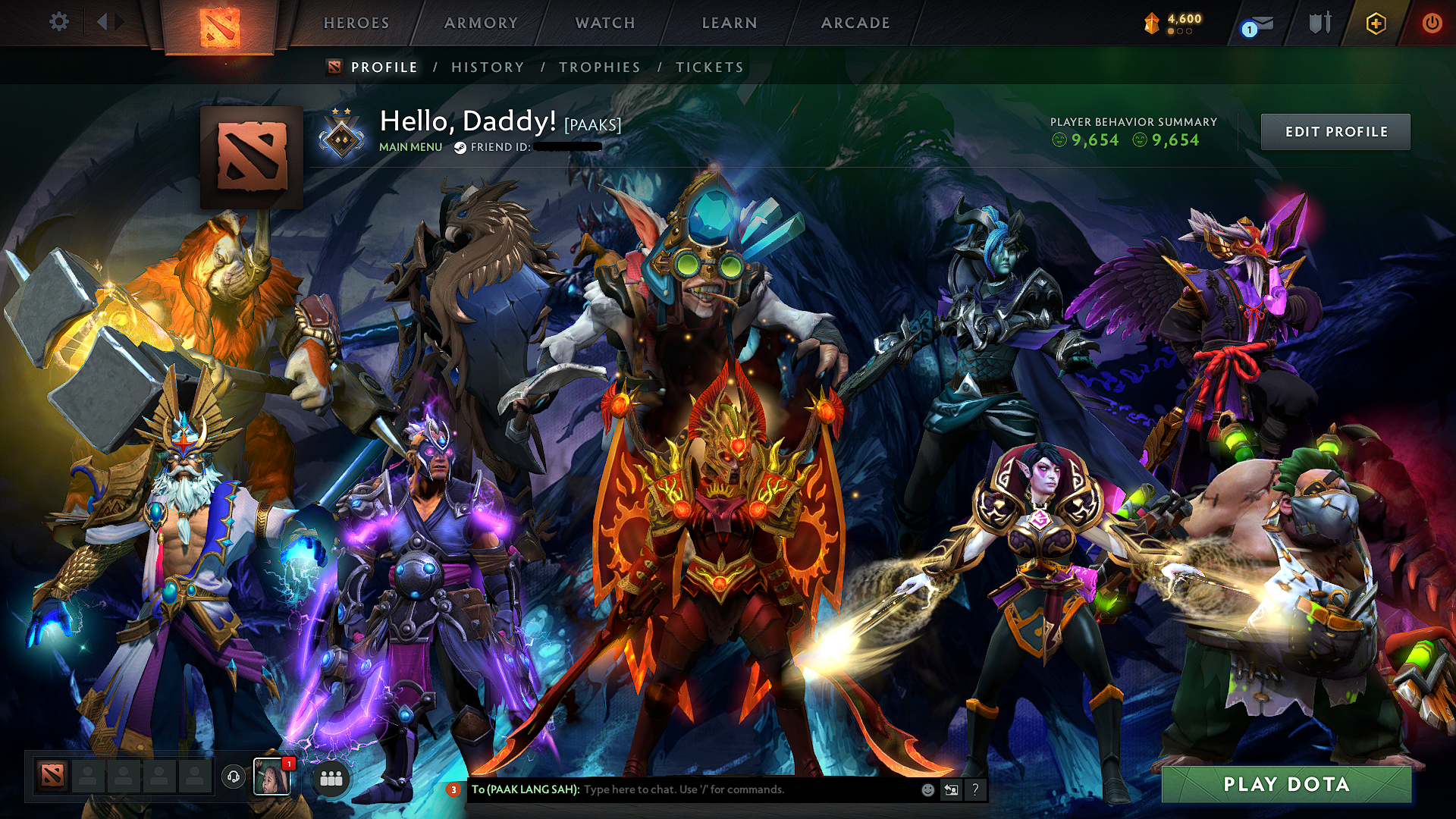Click the battle pass level progress dots
This screenshot has height=819, width=1456.
click(x=1180, y=32)
